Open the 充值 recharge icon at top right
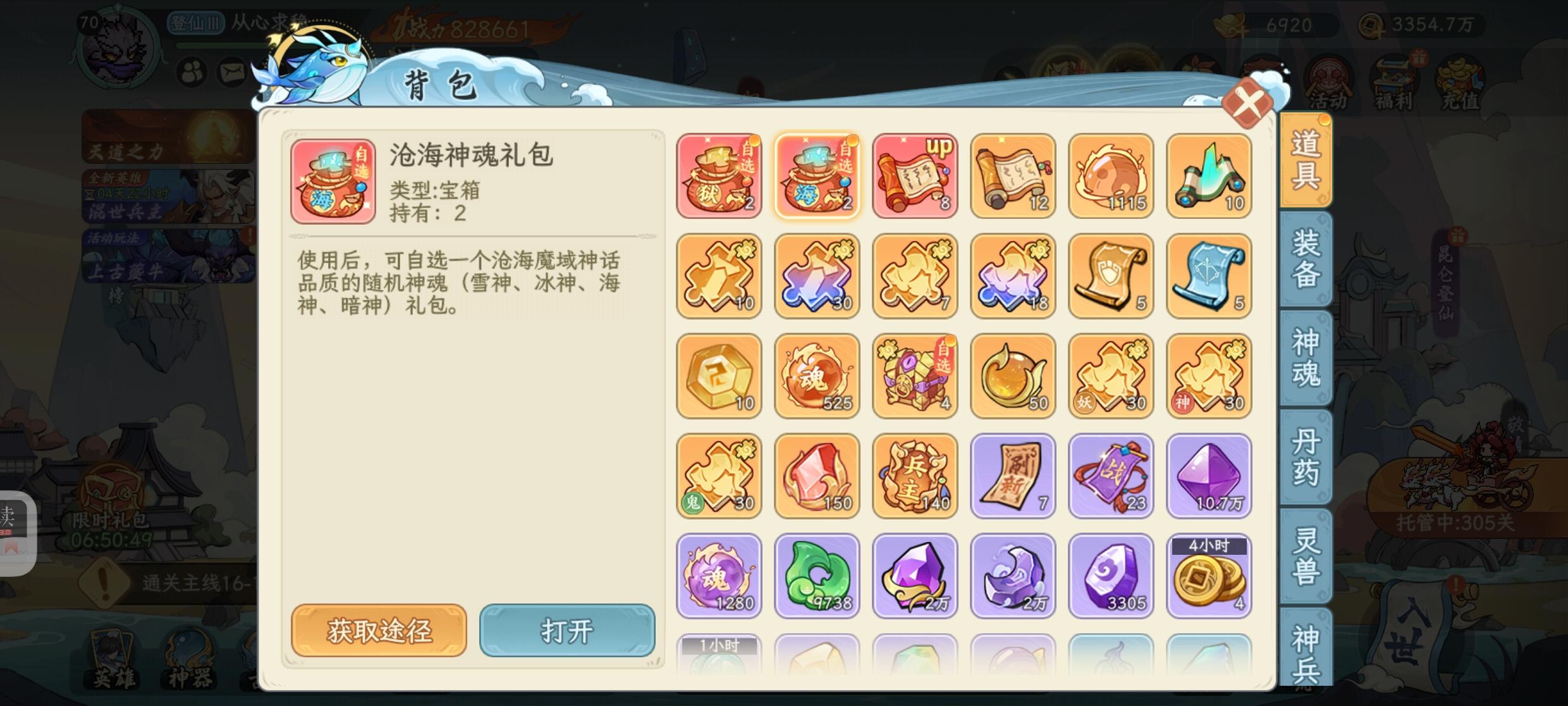1568x706 pixels. click(1464, 76)
